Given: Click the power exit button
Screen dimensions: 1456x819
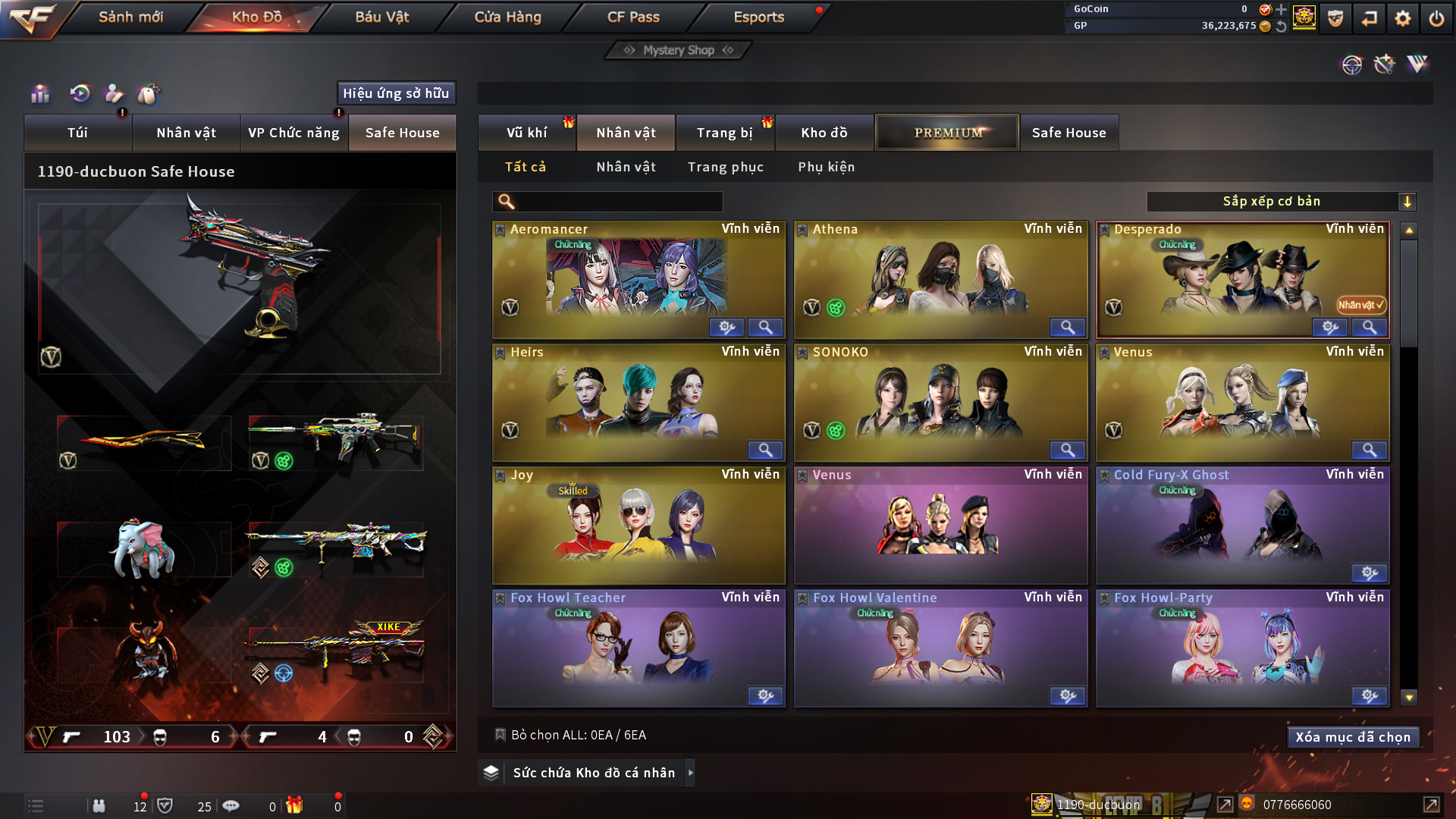Looking at the screenshot, I should [1436, 18].
